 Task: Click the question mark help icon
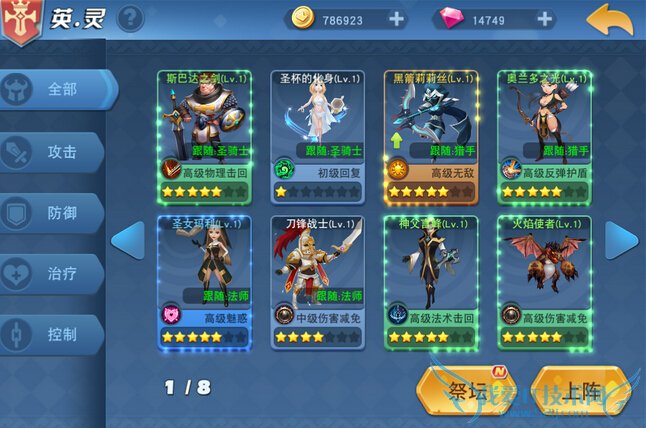(131, 19)
